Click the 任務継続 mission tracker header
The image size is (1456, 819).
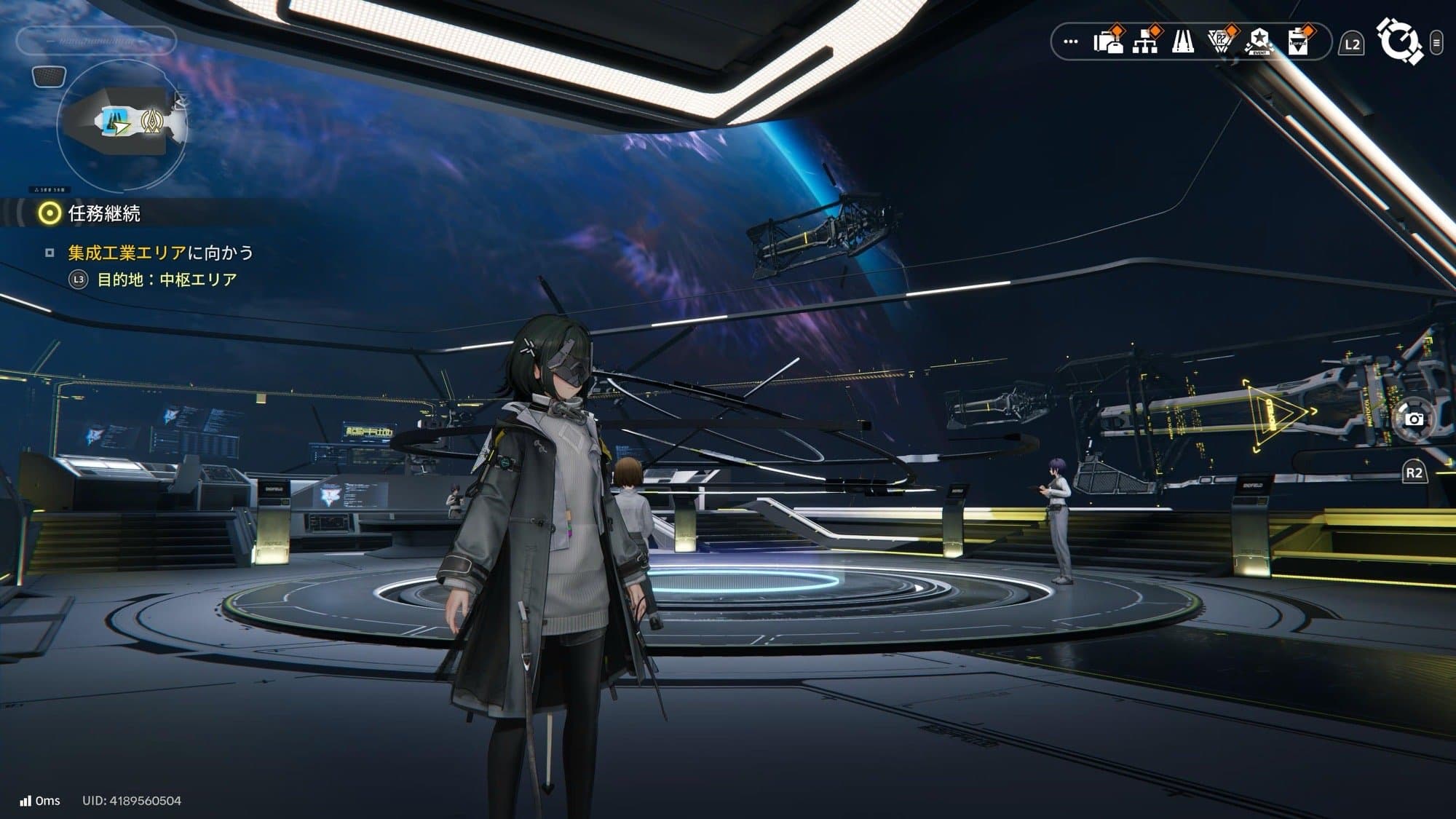(103, 213)
